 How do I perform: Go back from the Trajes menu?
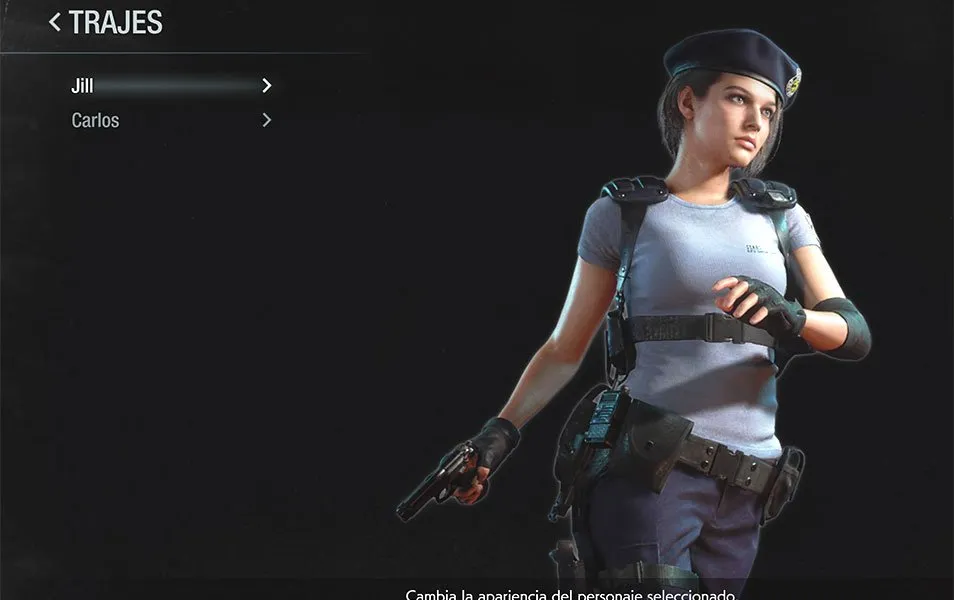click(54, 22)
